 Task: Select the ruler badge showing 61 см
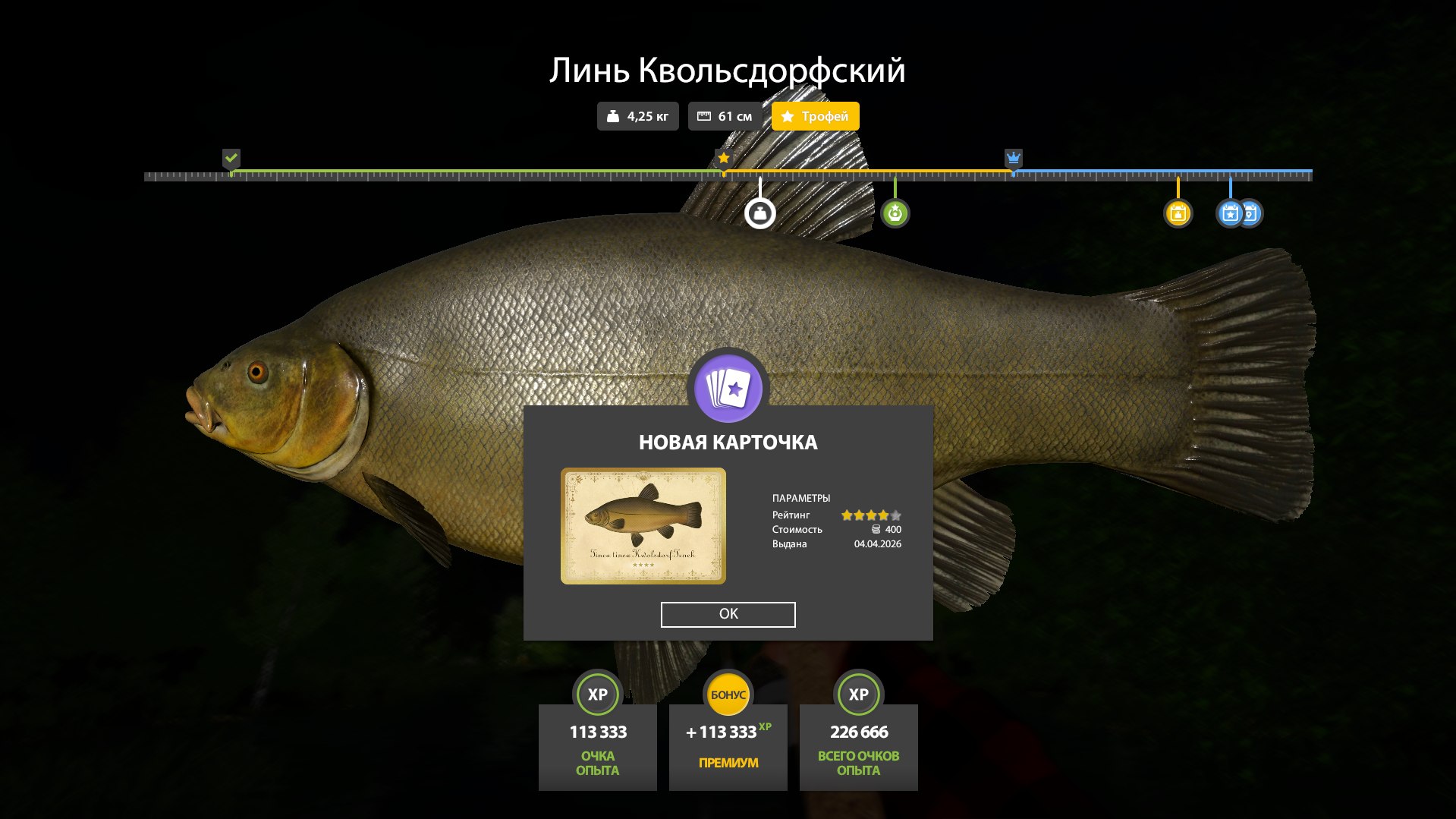(725, 116)
